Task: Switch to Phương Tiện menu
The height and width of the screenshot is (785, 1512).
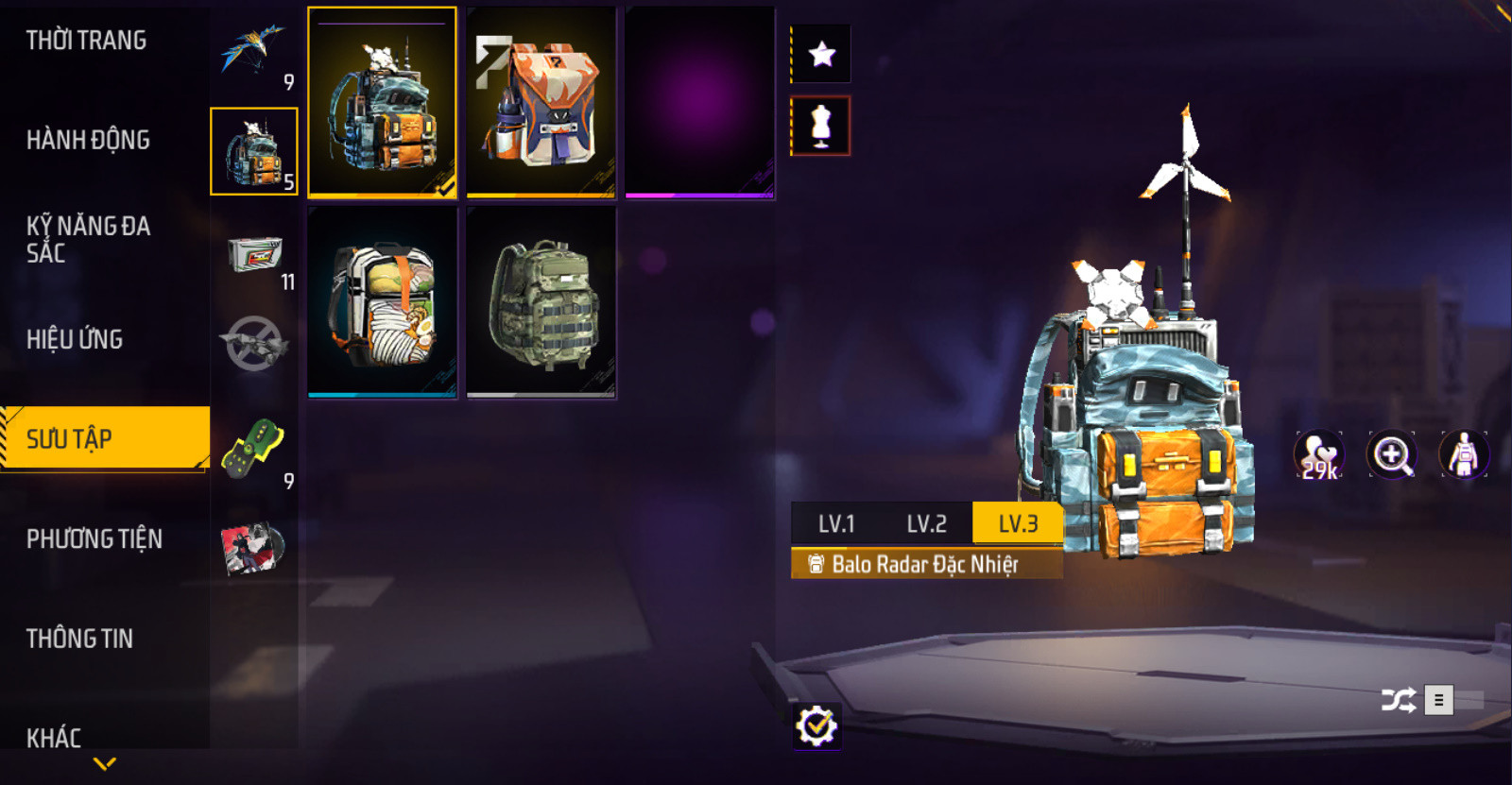Action: (x=94, y=538)
